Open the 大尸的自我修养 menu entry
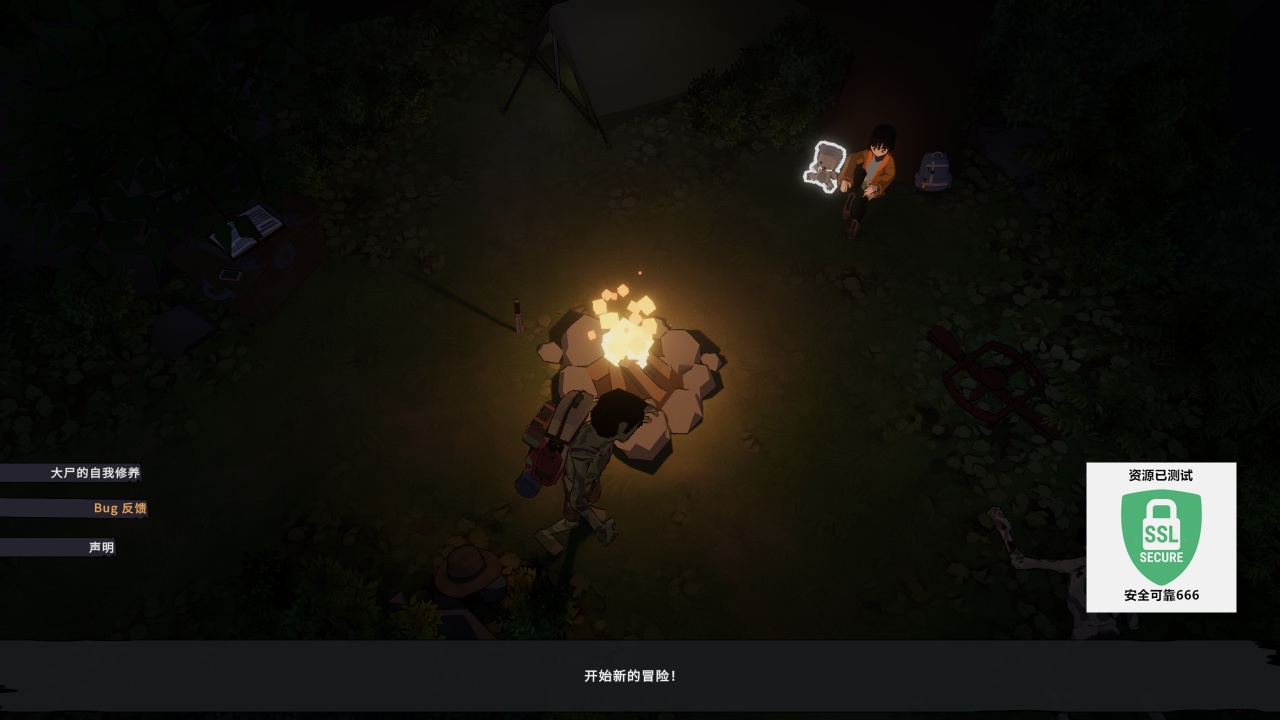Image resolution: width=1280 pixels, height=720 pixels. (95, 473)
